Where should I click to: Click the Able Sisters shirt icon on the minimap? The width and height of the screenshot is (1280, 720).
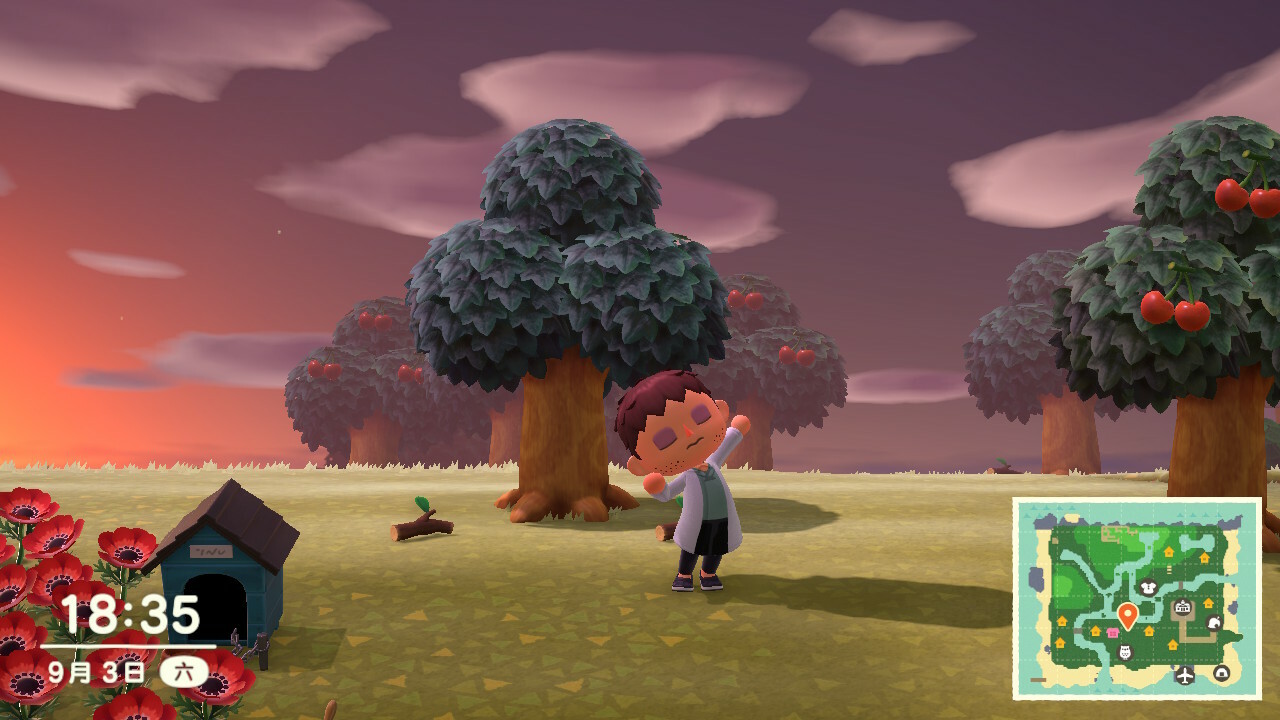(x=1147, y=587)
